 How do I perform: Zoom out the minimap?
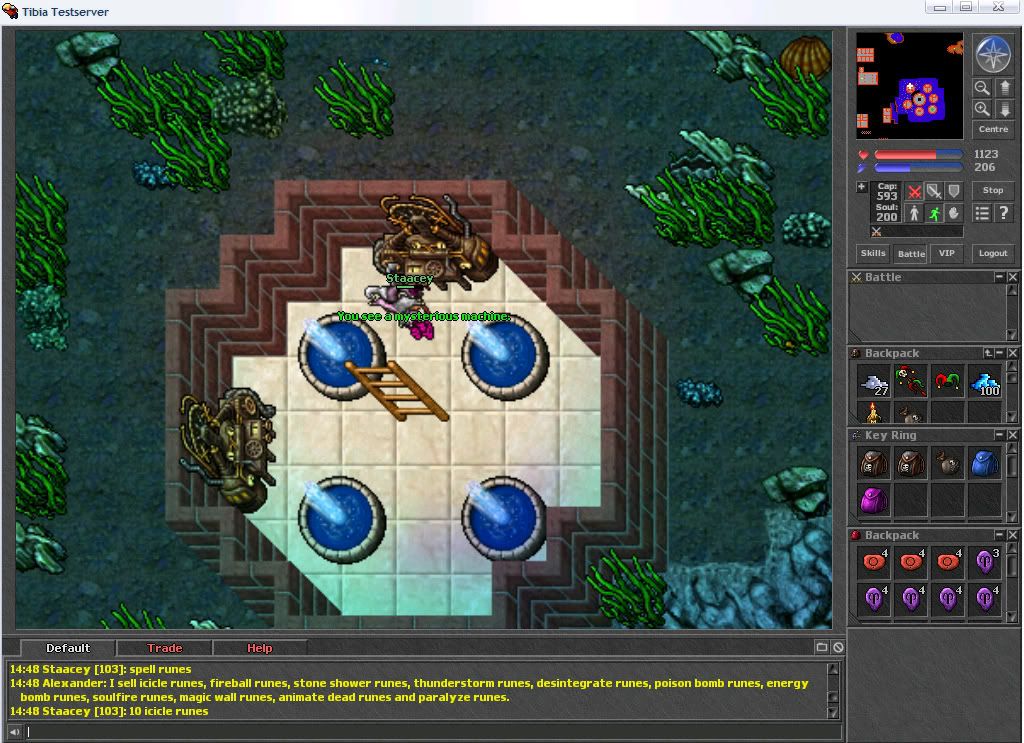982,88
